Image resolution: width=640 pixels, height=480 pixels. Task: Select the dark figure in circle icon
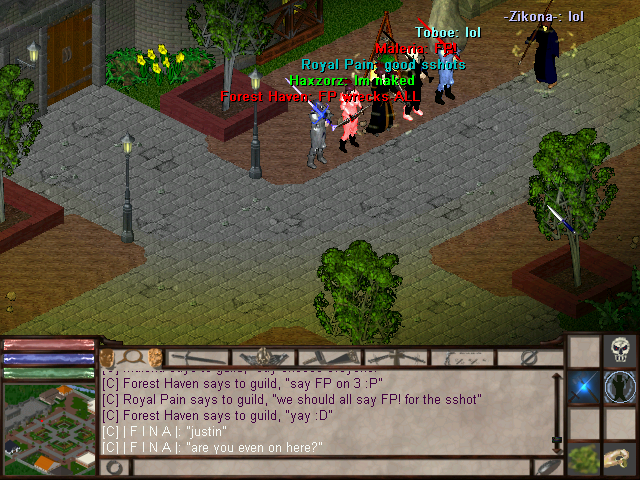(621, 388)
